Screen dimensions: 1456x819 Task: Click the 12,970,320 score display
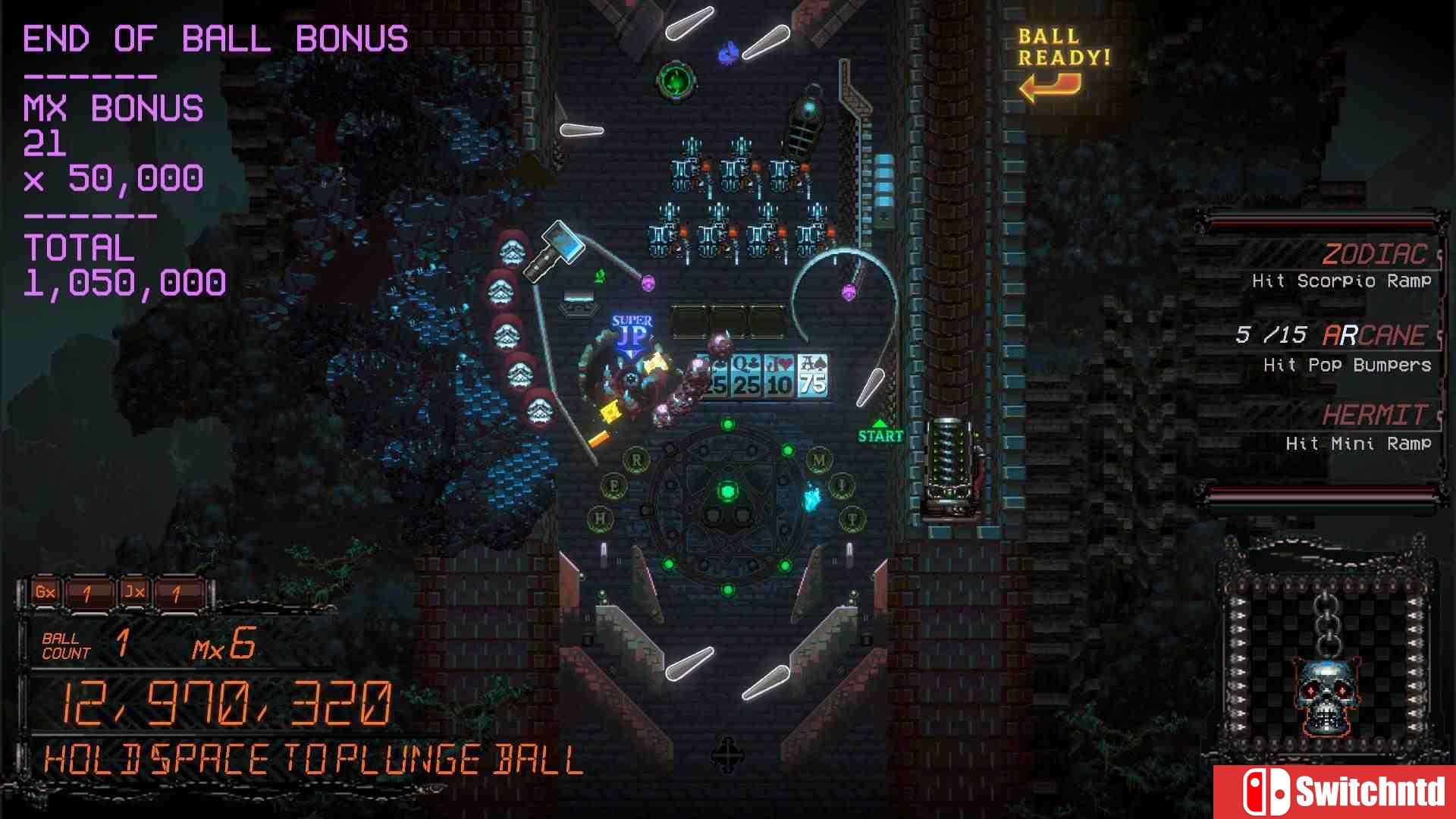[224, 701]
